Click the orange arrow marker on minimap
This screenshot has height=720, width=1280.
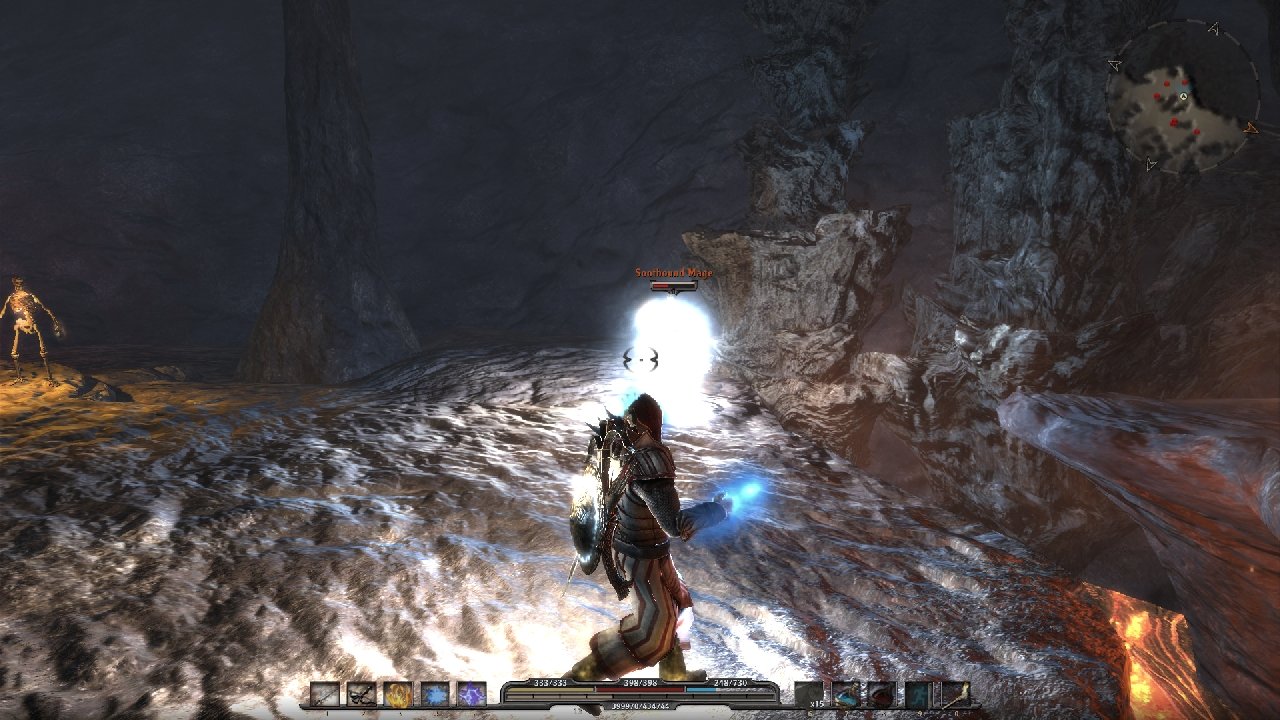point(1251,128)
